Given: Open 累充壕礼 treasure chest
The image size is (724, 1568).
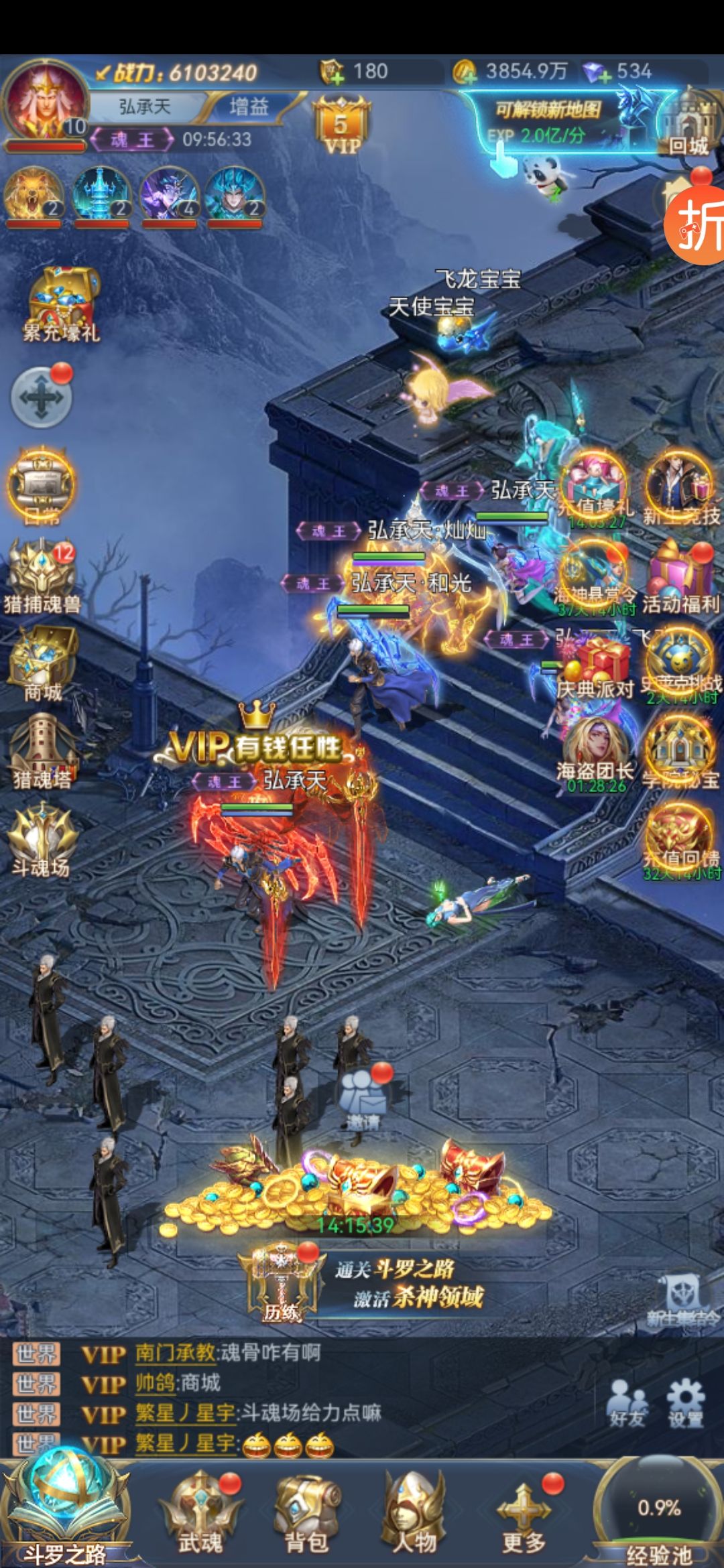Looking at the screenshot, I should point(60,305).
